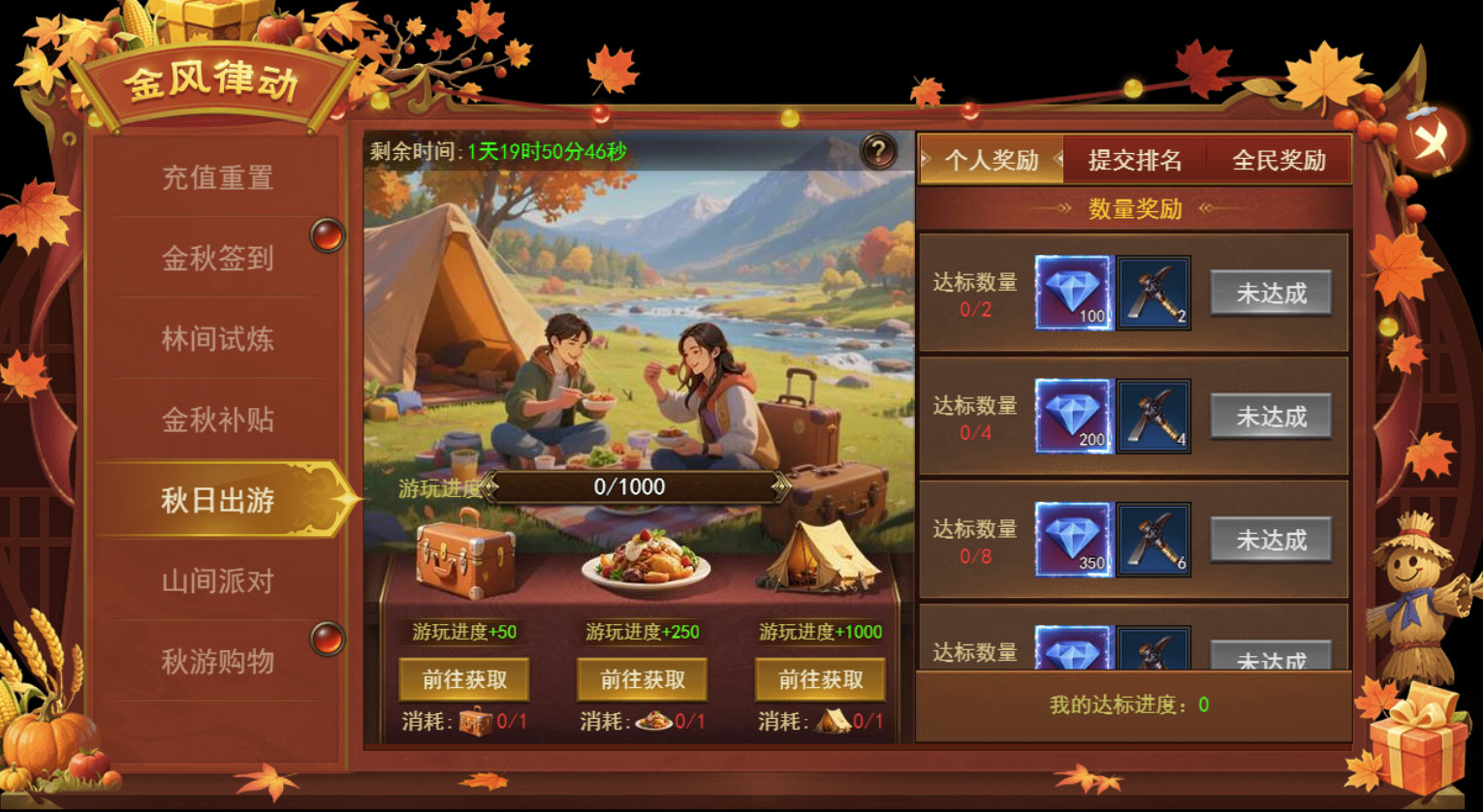Screen dimensions: 1483x812
Task: Switch to the 个人奖励 tab
Action: tap(991, 160)
